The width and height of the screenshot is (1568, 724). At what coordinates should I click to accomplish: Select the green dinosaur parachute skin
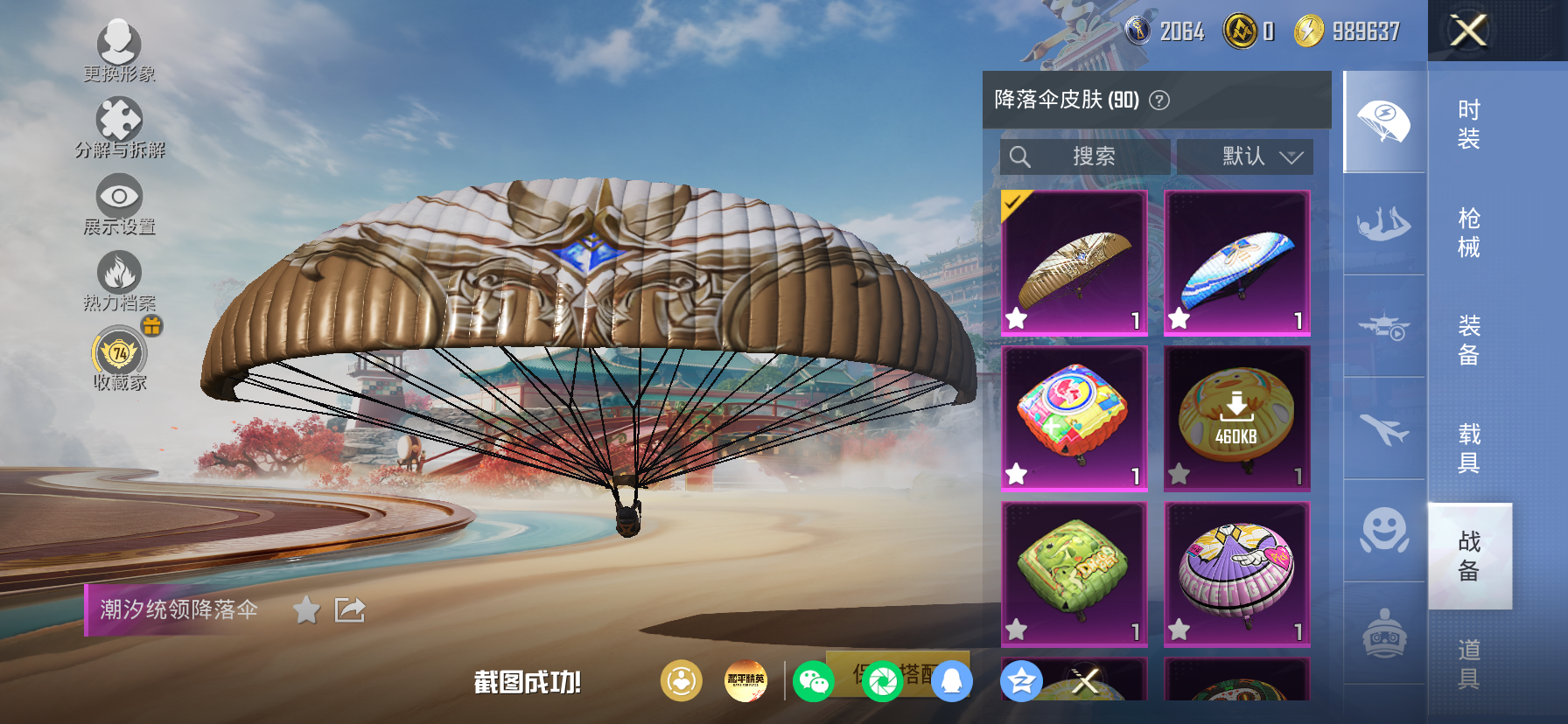1074,574
